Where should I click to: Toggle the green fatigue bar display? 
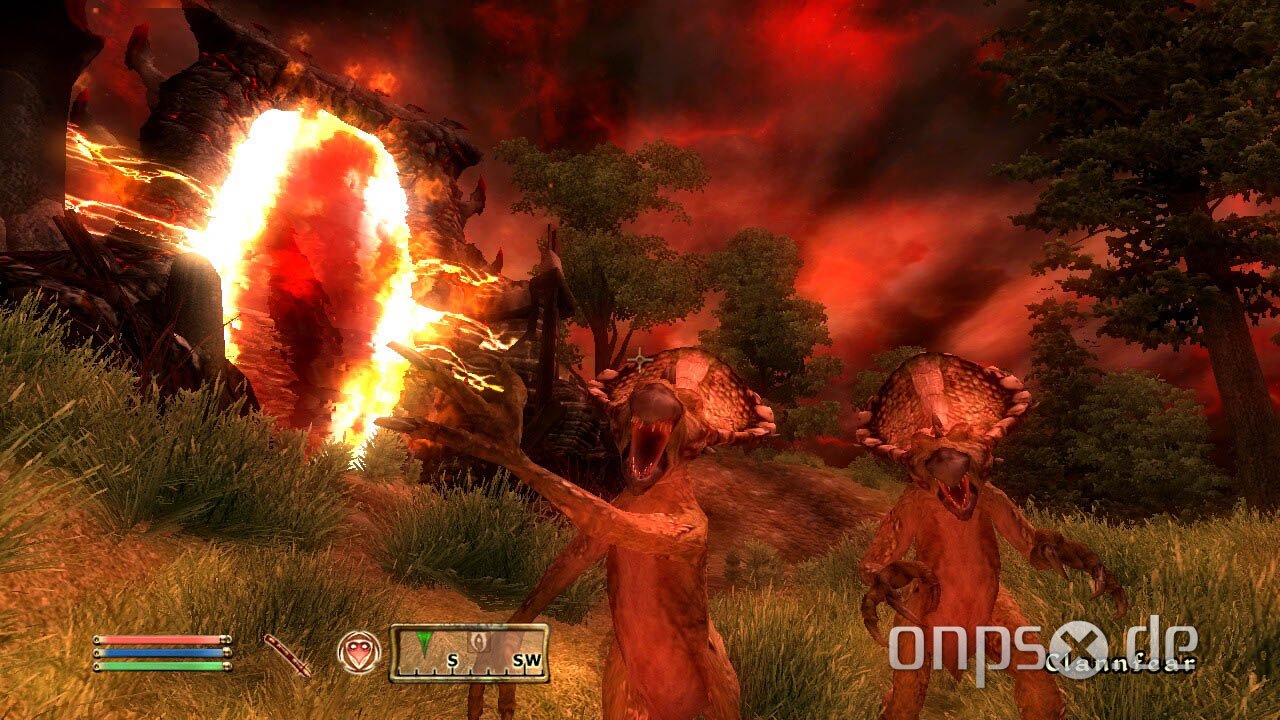[160, 667]
